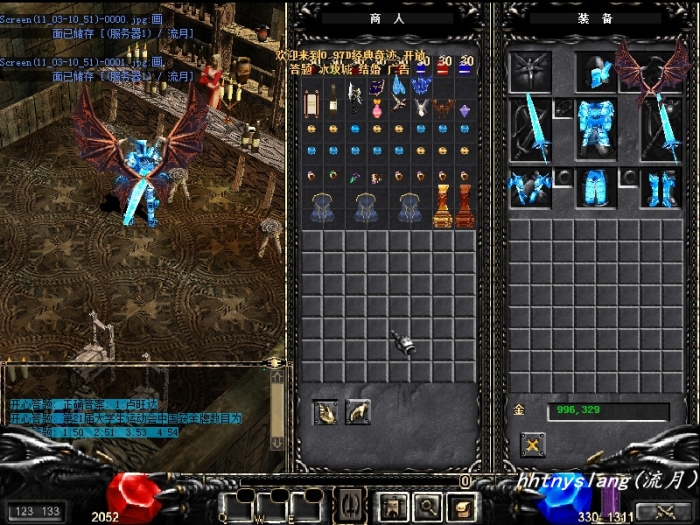Click the equipped ice body armor slot
The height and width of the screenshot is (525, 700).
[597, 127]
